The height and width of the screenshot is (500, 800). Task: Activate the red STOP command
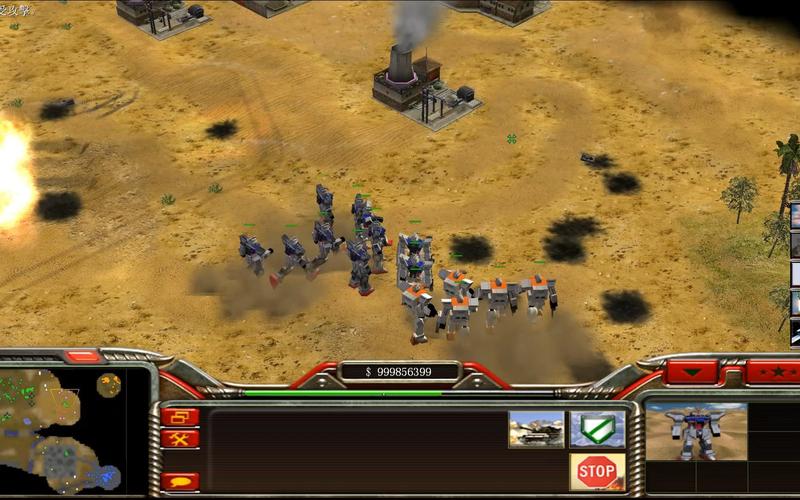pyautogui.click(x=597, y=470)
